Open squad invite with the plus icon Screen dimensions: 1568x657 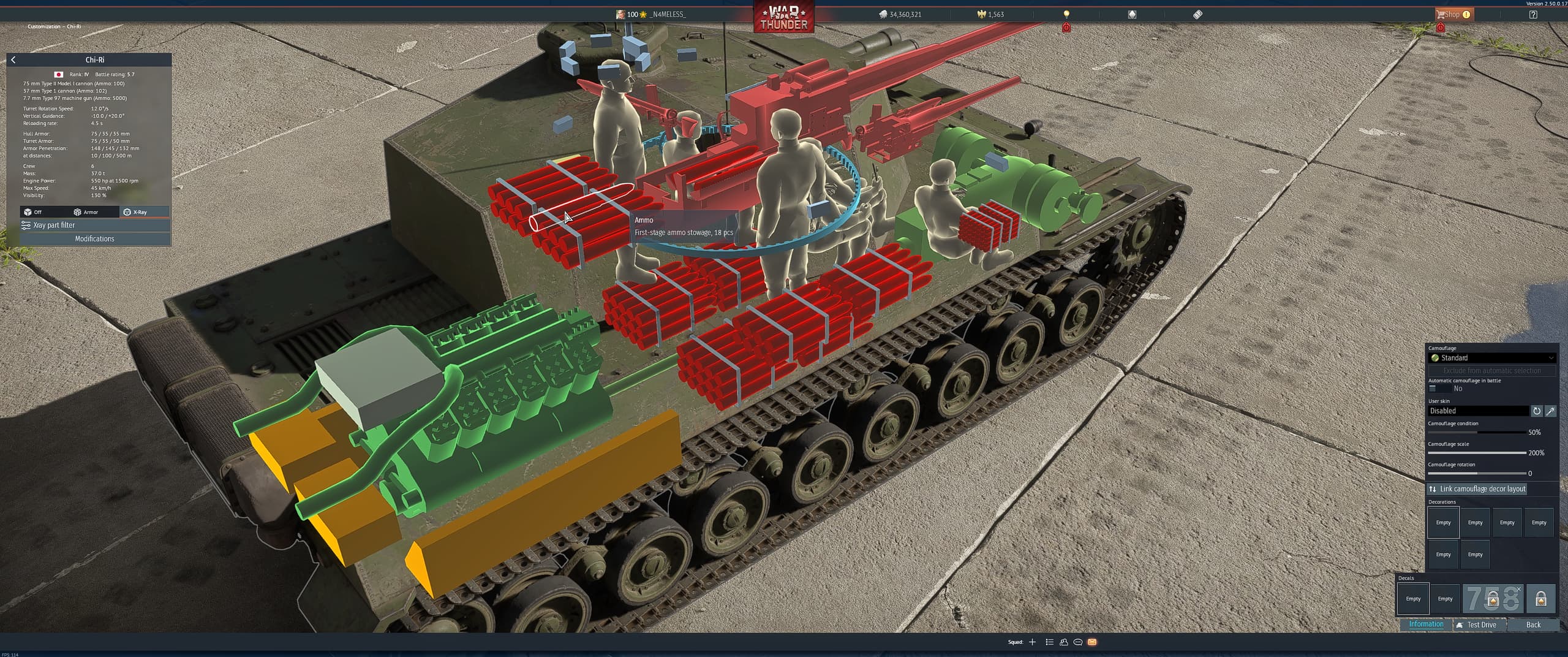tap(1033, 642)
